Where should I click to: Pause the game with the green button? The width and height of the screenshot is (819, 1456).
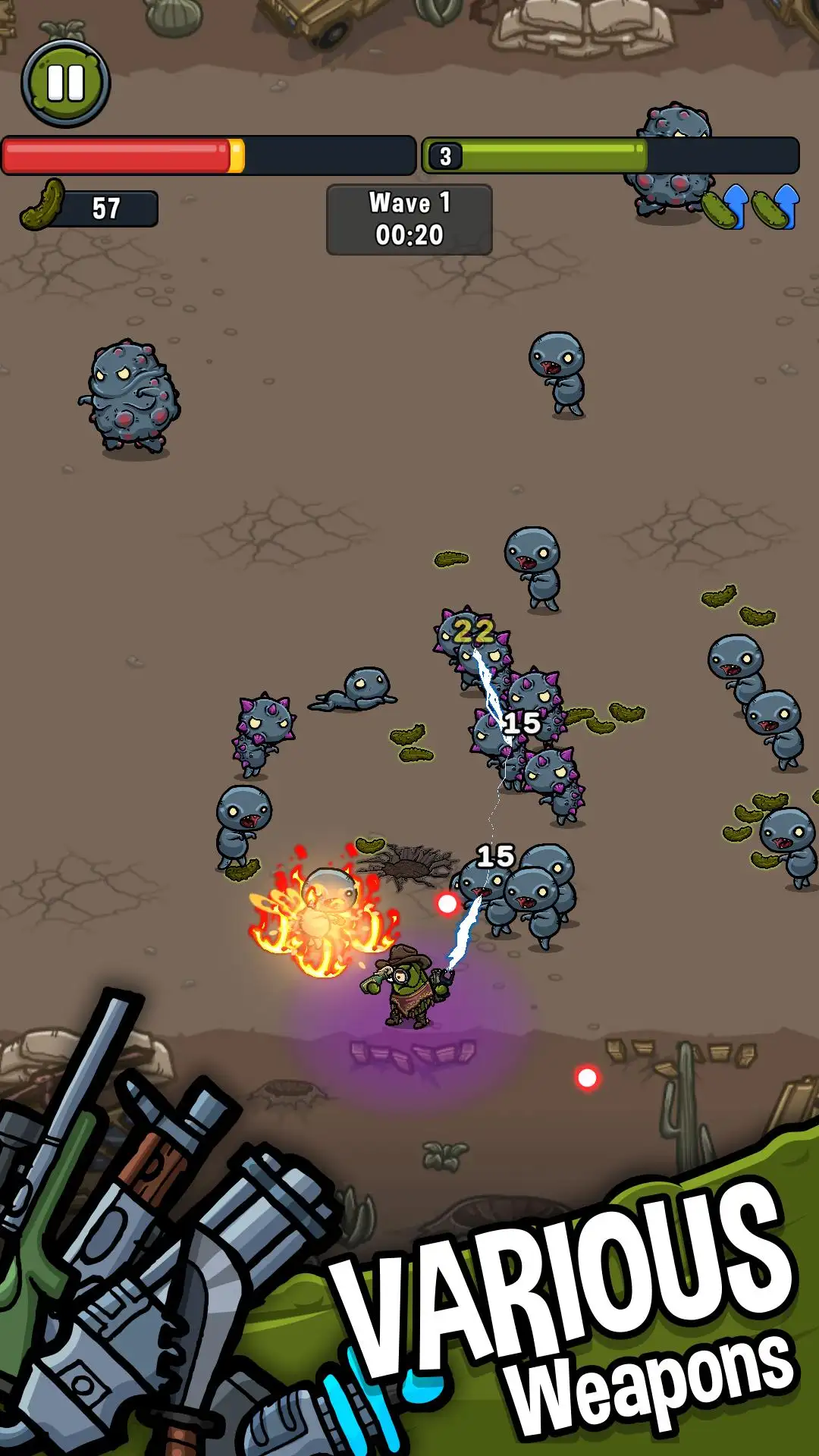[x=66, y=83]
